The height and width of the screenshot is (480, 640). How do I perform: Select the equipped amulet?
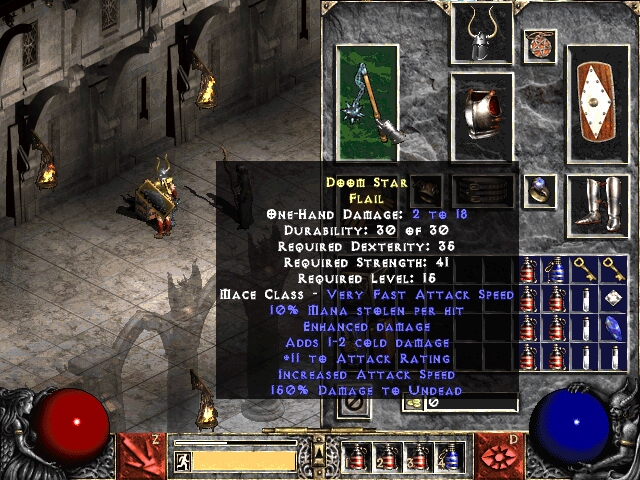click(x=540, y=44)
